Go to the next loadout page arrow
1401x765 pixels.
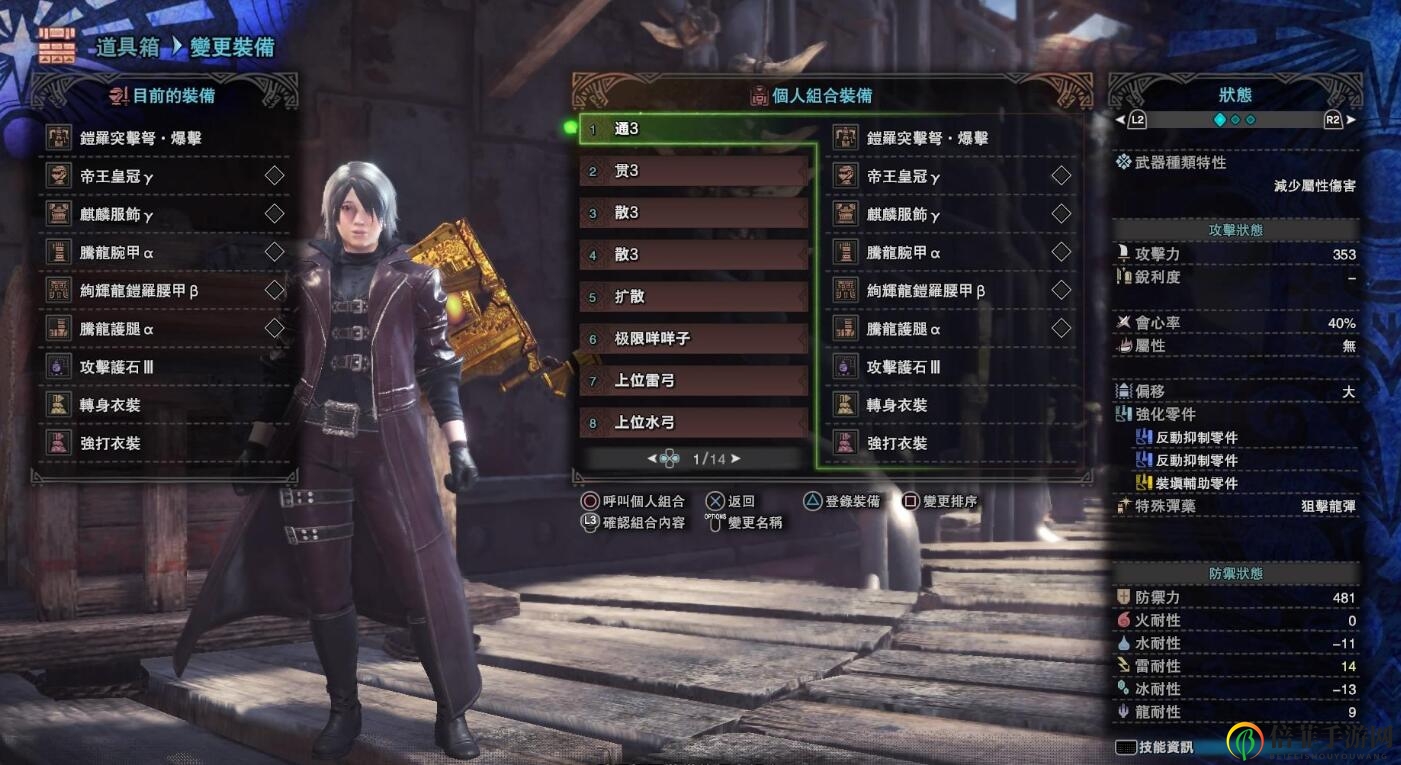click(x=736, y=459)
